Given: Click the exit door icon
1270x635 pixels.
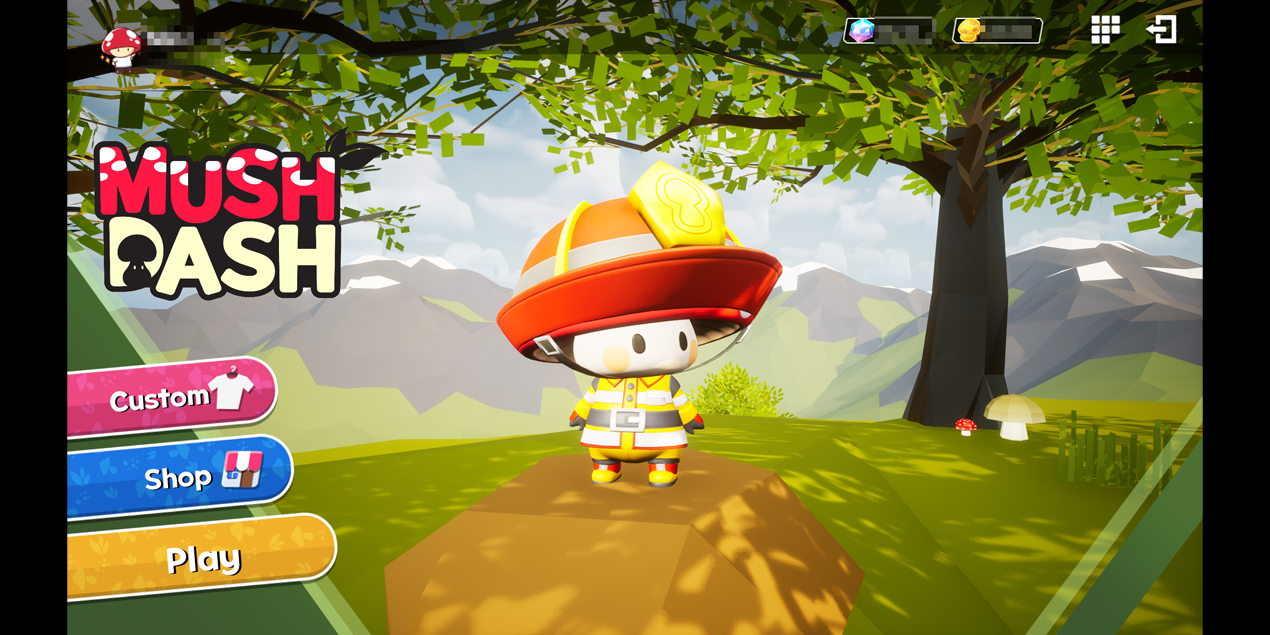Looking at the screenshot, I should 1161,30.
